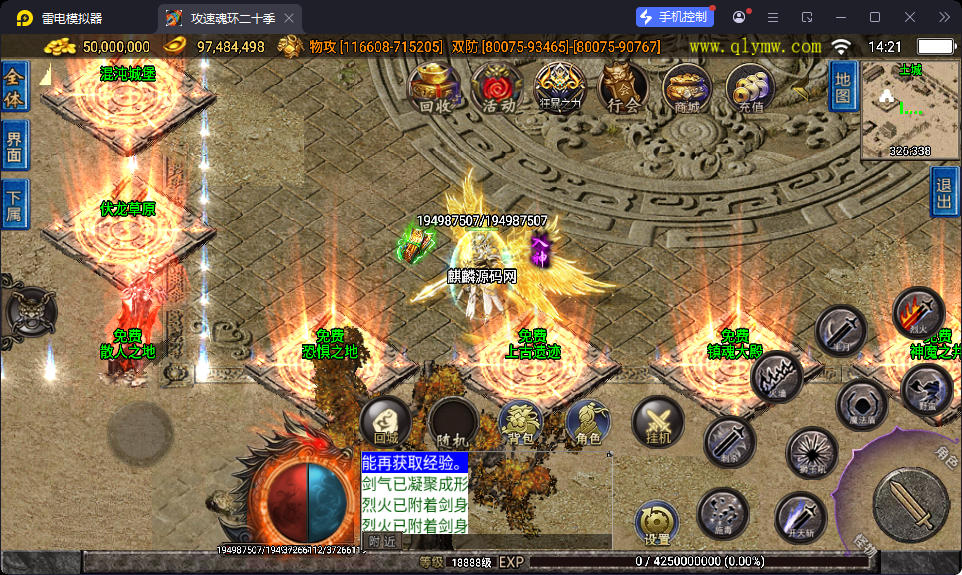Toggle 挂机 auto-battle mode
Viewport: 962px width, 575px height.
click(x=657, y=421)
